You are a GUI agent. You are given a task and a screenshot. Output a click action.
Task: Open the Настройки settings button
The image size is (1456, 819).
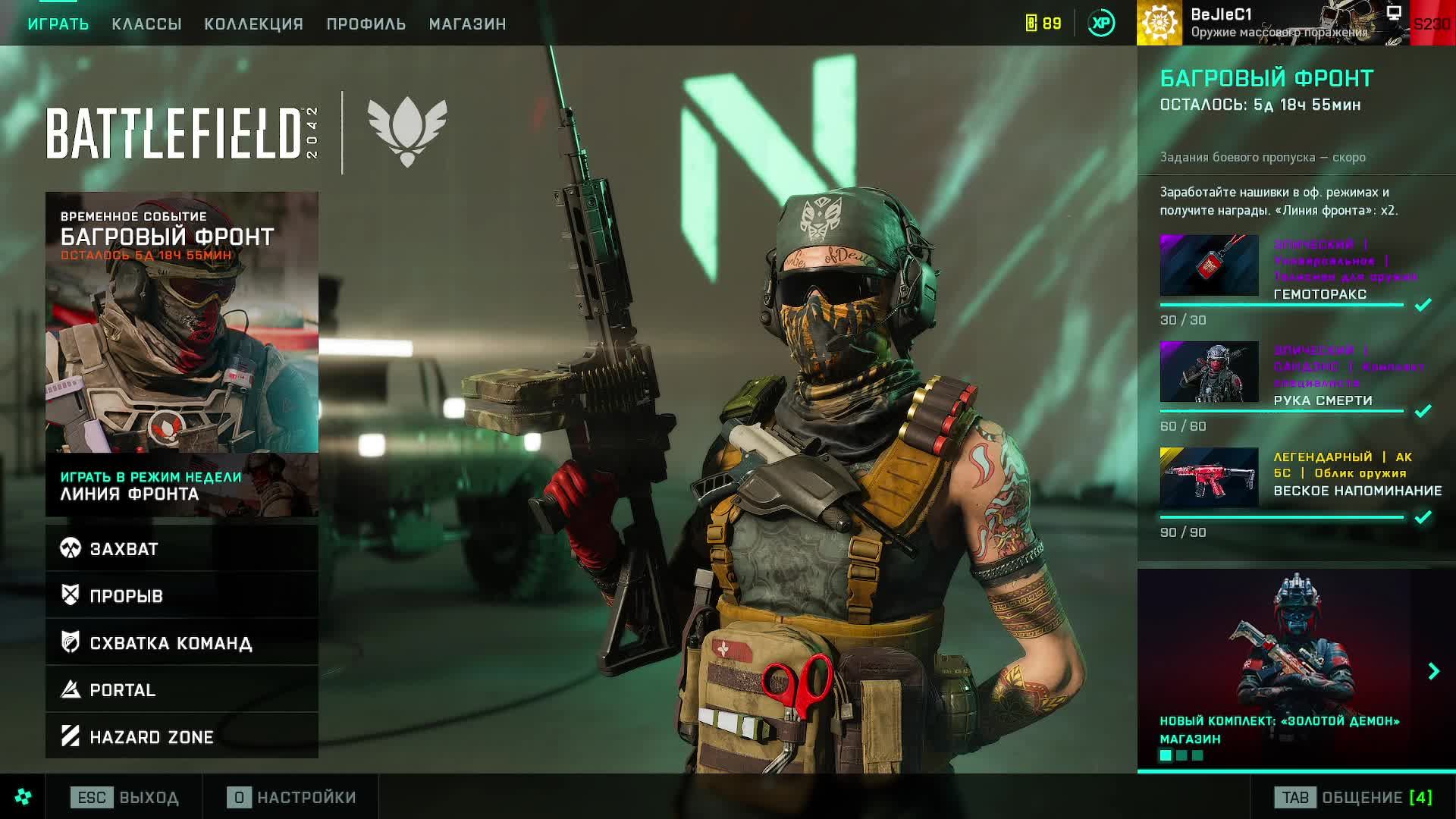pyautogui.click(x=292, y=797)
